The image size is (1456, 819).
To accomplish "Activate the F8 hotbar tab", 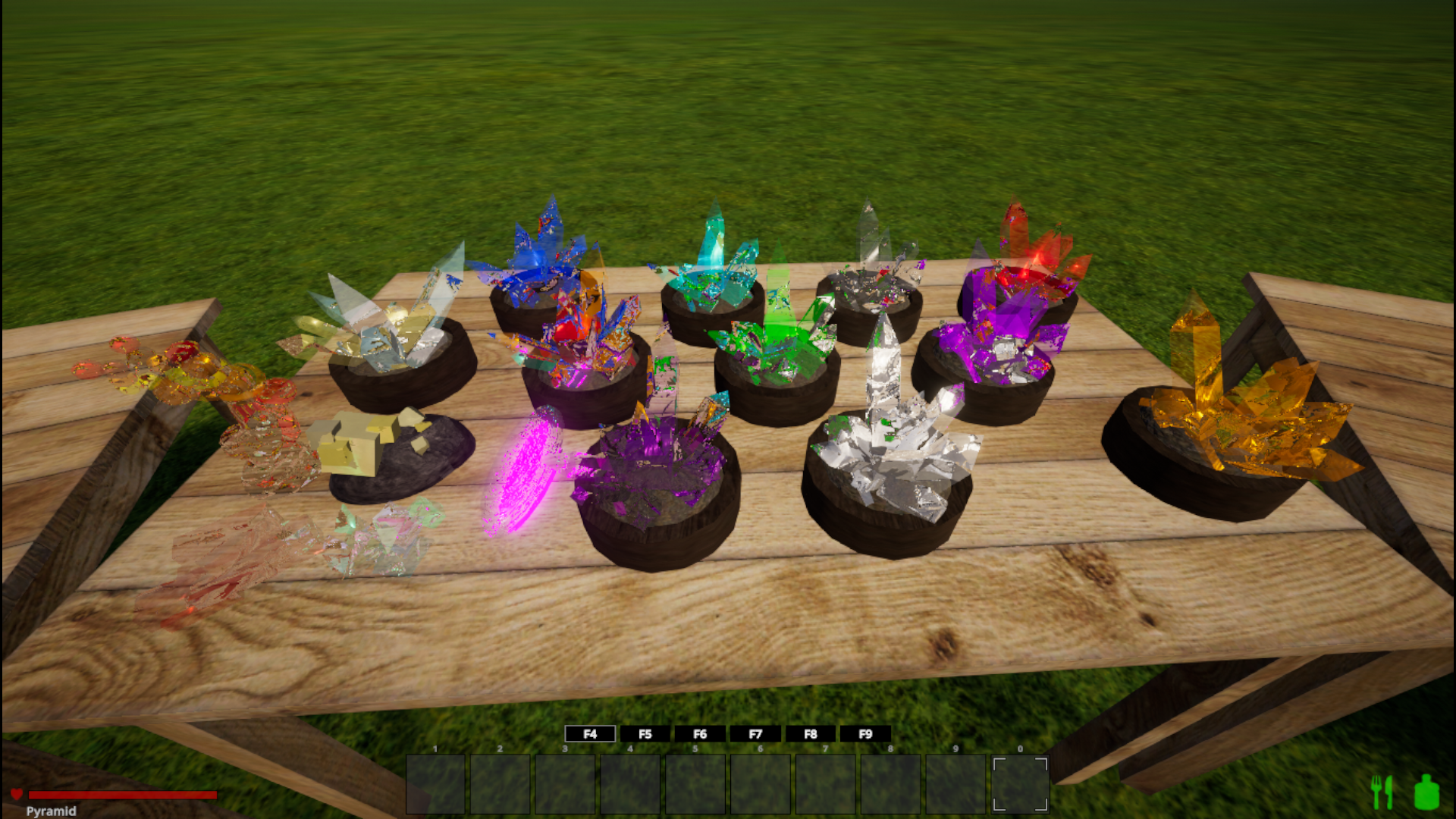I will coord(811,734).
